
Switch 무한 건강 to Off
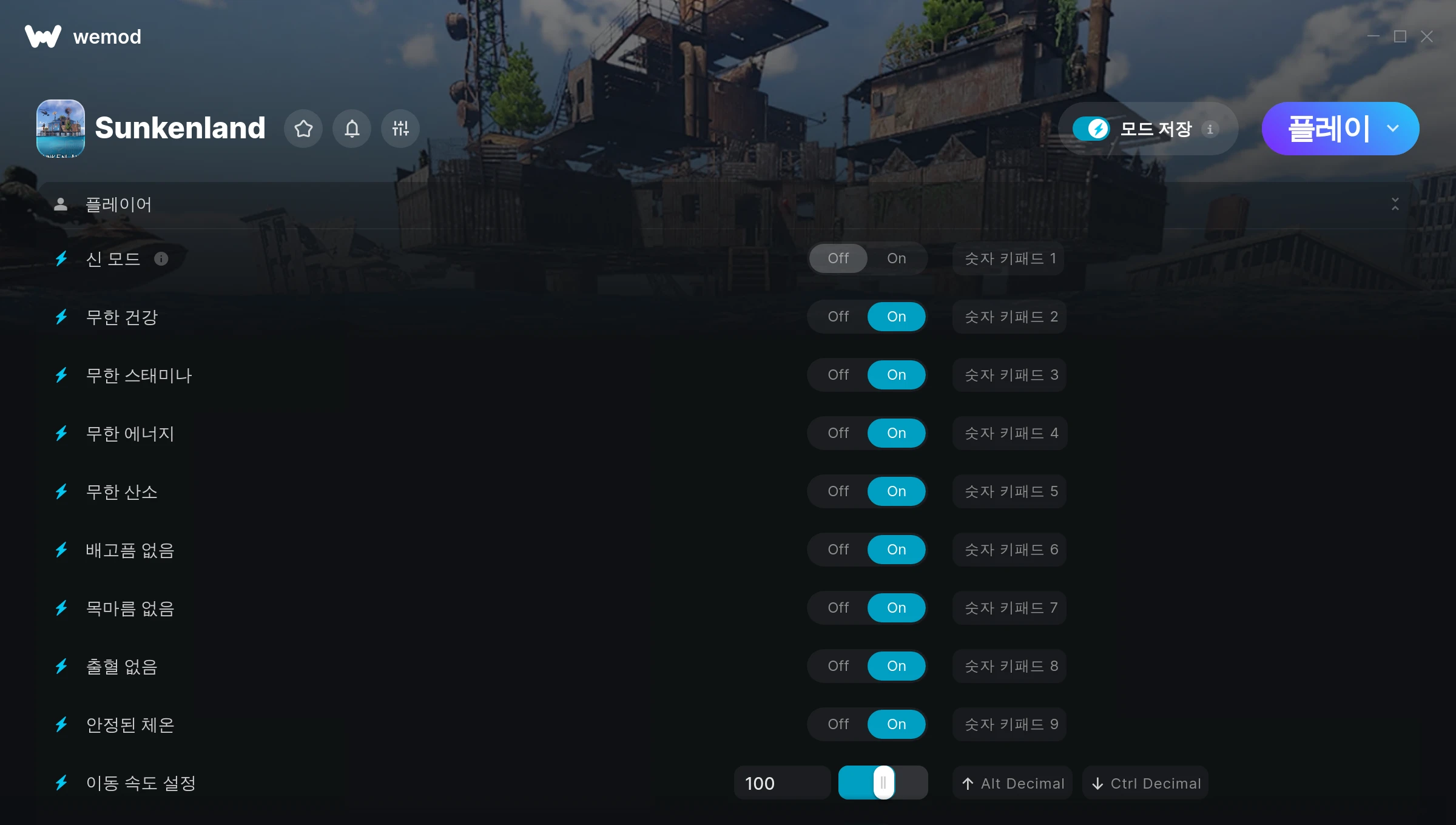point(838,317)
